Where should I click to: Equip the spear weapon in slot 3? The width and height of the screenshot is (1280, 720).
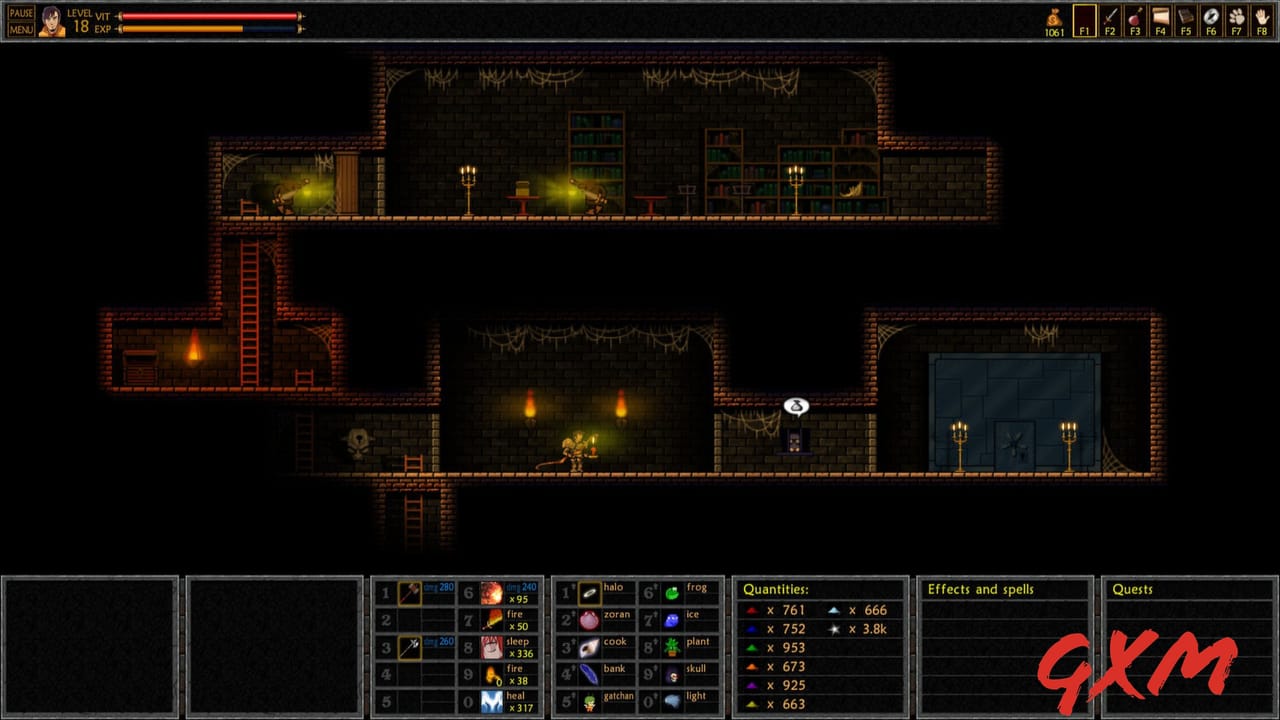pos(411,647)
